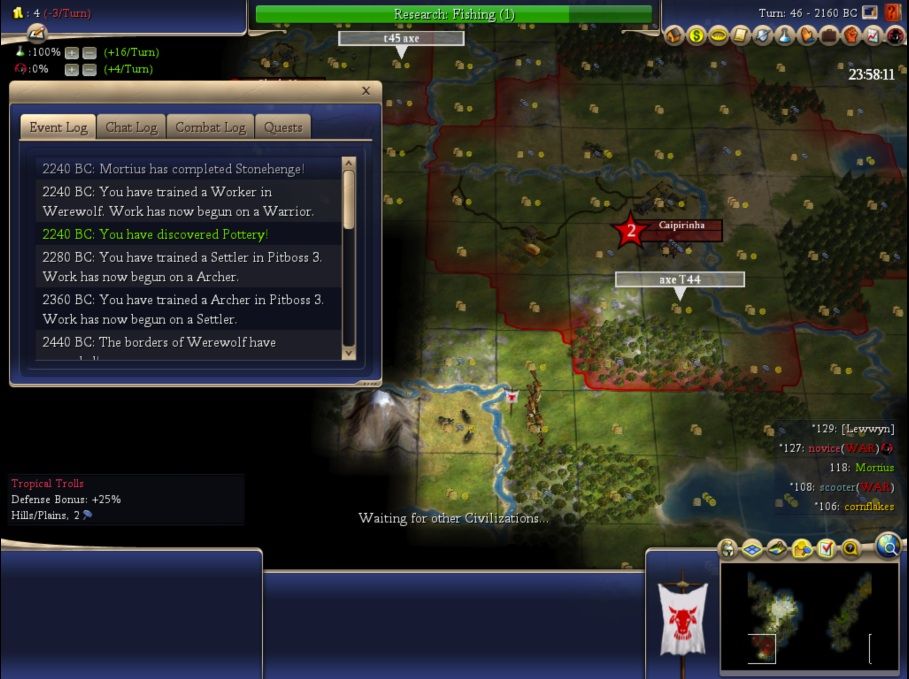Close the event log window
The height and width of the screenshot is (679, 909).
(365, 91)
